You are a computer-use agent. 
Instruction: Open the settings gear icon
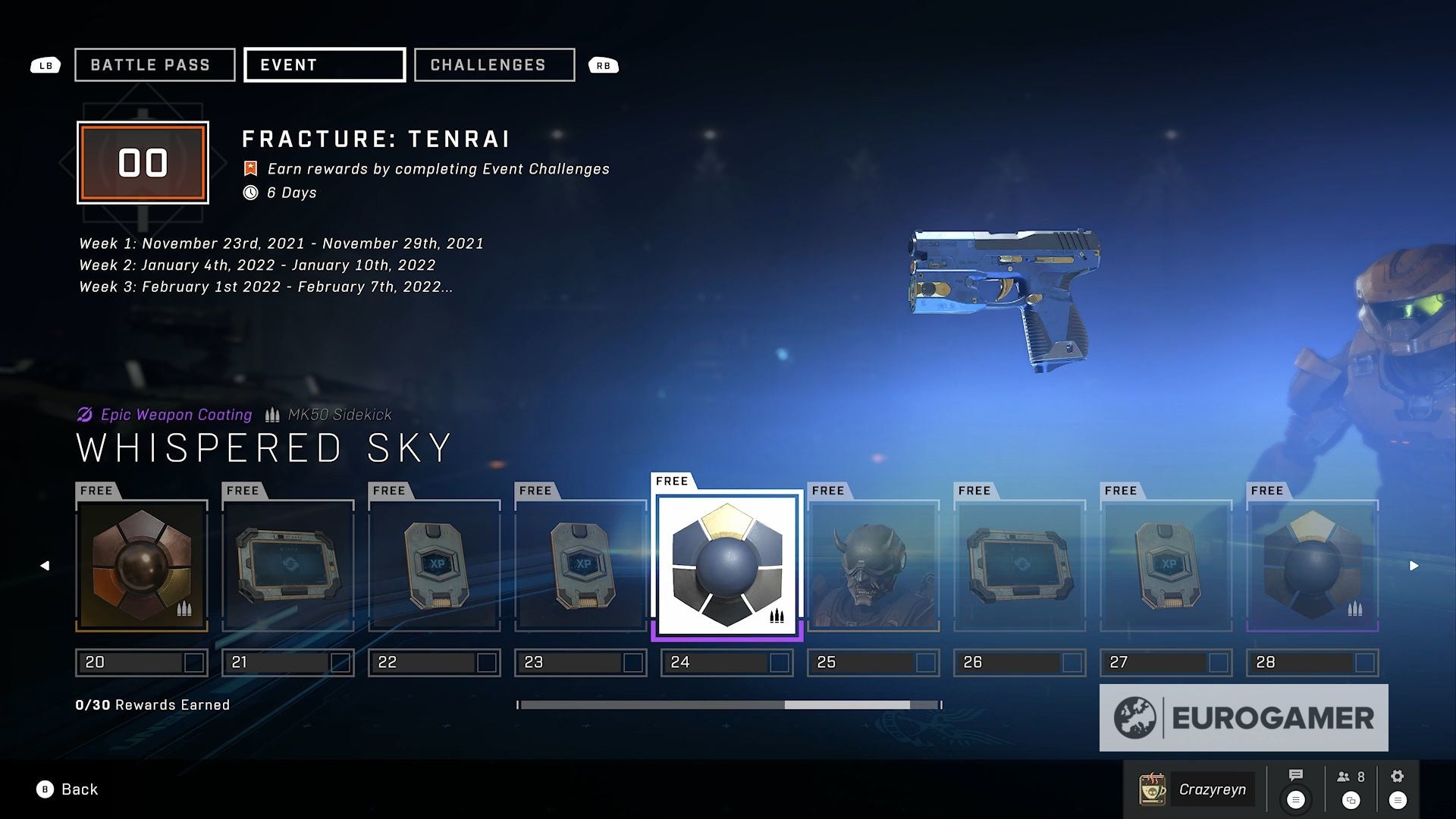[x=1398, y=776]
